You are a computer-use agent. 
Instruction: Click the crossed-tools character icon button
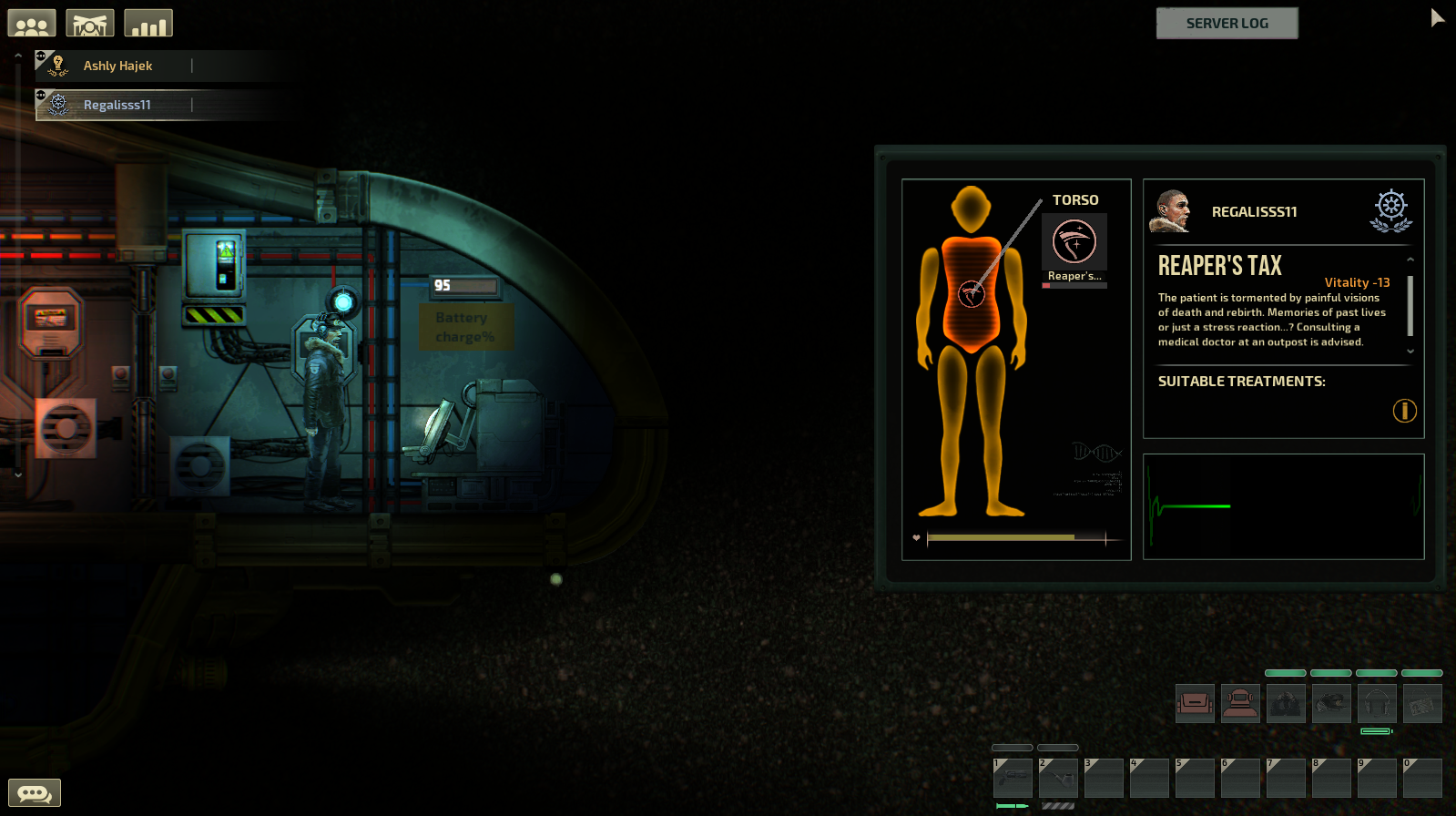pos(90,24)
